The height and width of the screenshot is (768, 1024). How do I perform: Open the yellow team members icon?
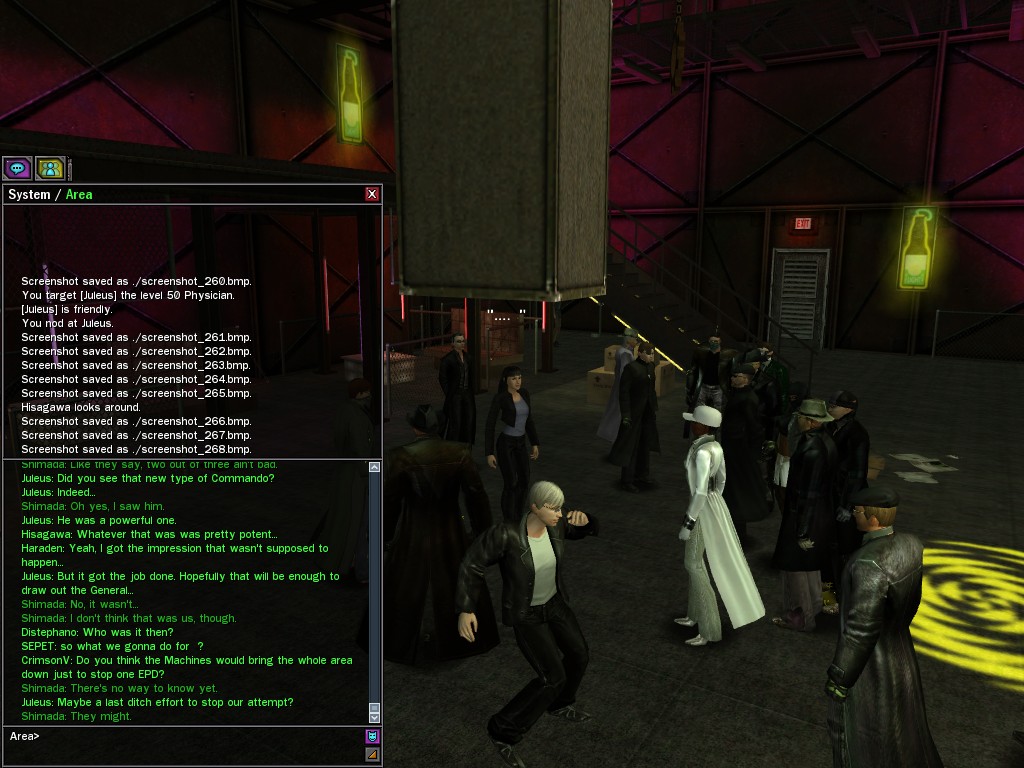coord(50,169)
